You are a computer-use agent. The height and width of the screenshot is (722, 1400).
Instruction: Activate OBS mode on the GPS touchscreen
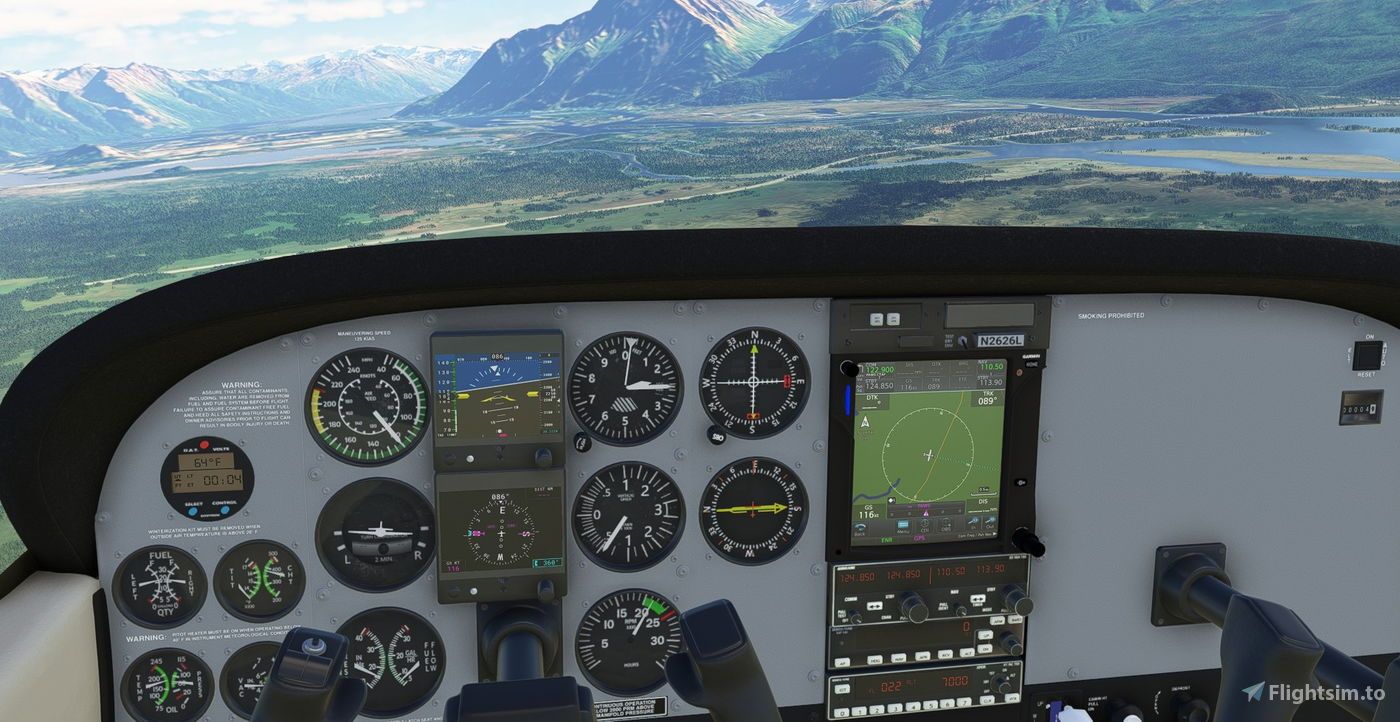click(946, 525)
